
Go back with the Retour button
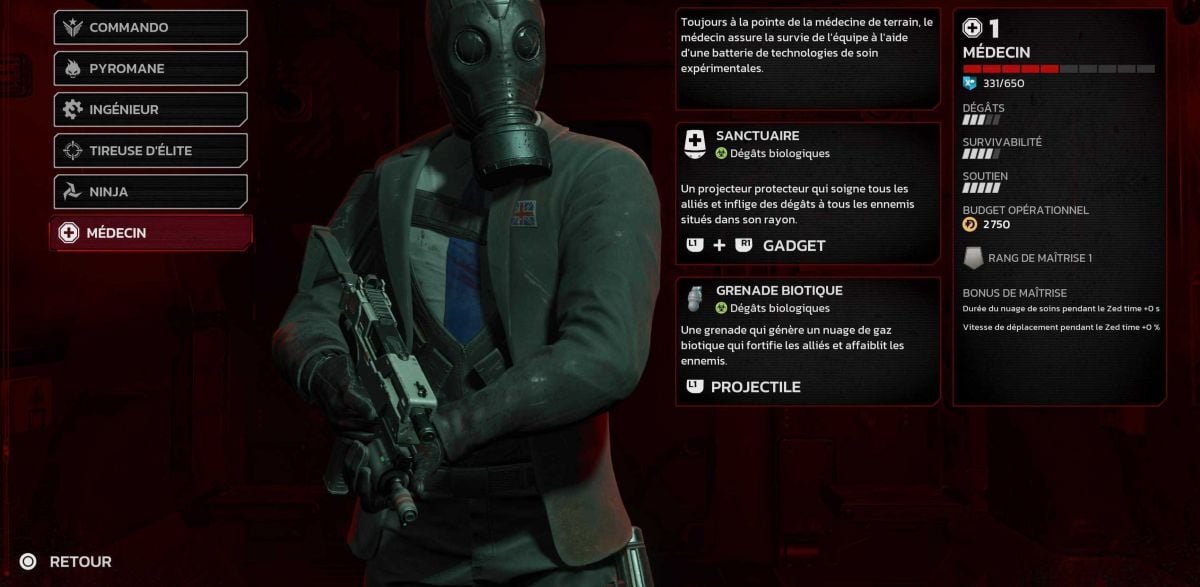(67, 562)
